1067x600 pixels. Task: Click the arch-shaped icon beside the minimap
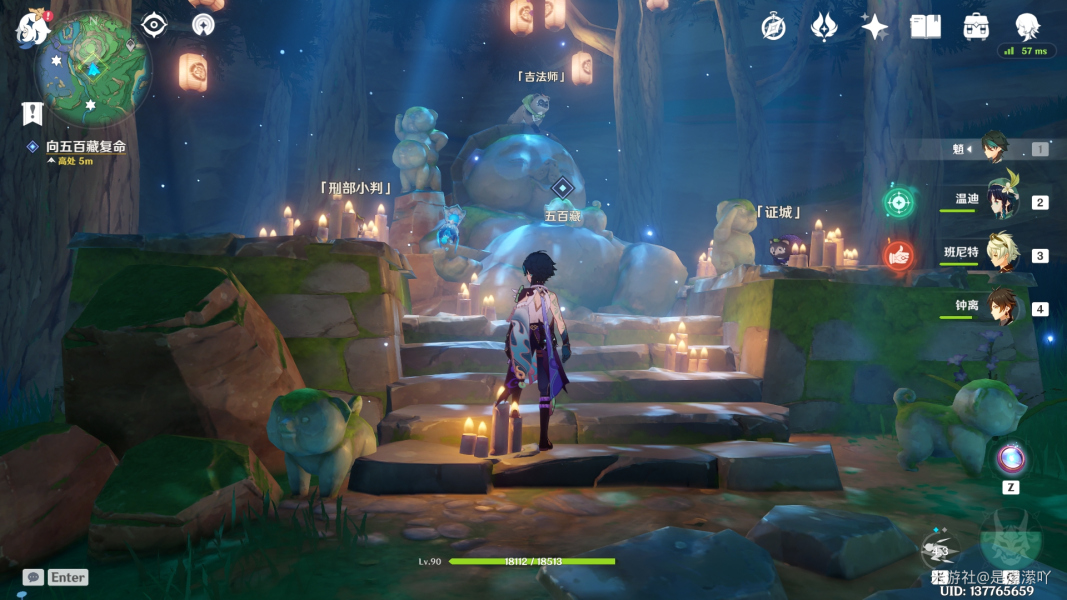coord(204,24)
